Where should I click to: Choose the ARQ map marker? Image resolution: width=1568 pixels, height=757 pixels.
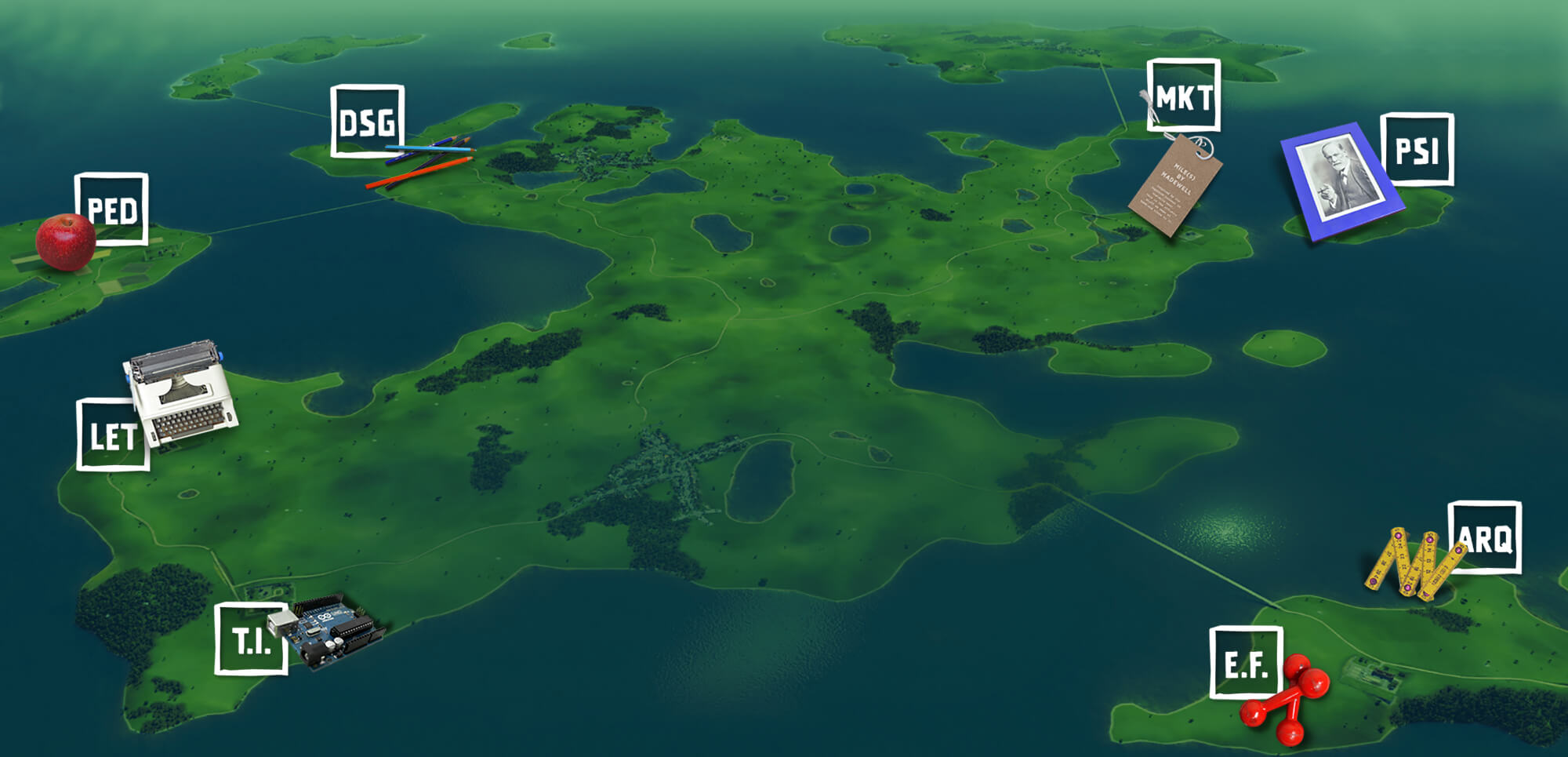coord(1485,538)
